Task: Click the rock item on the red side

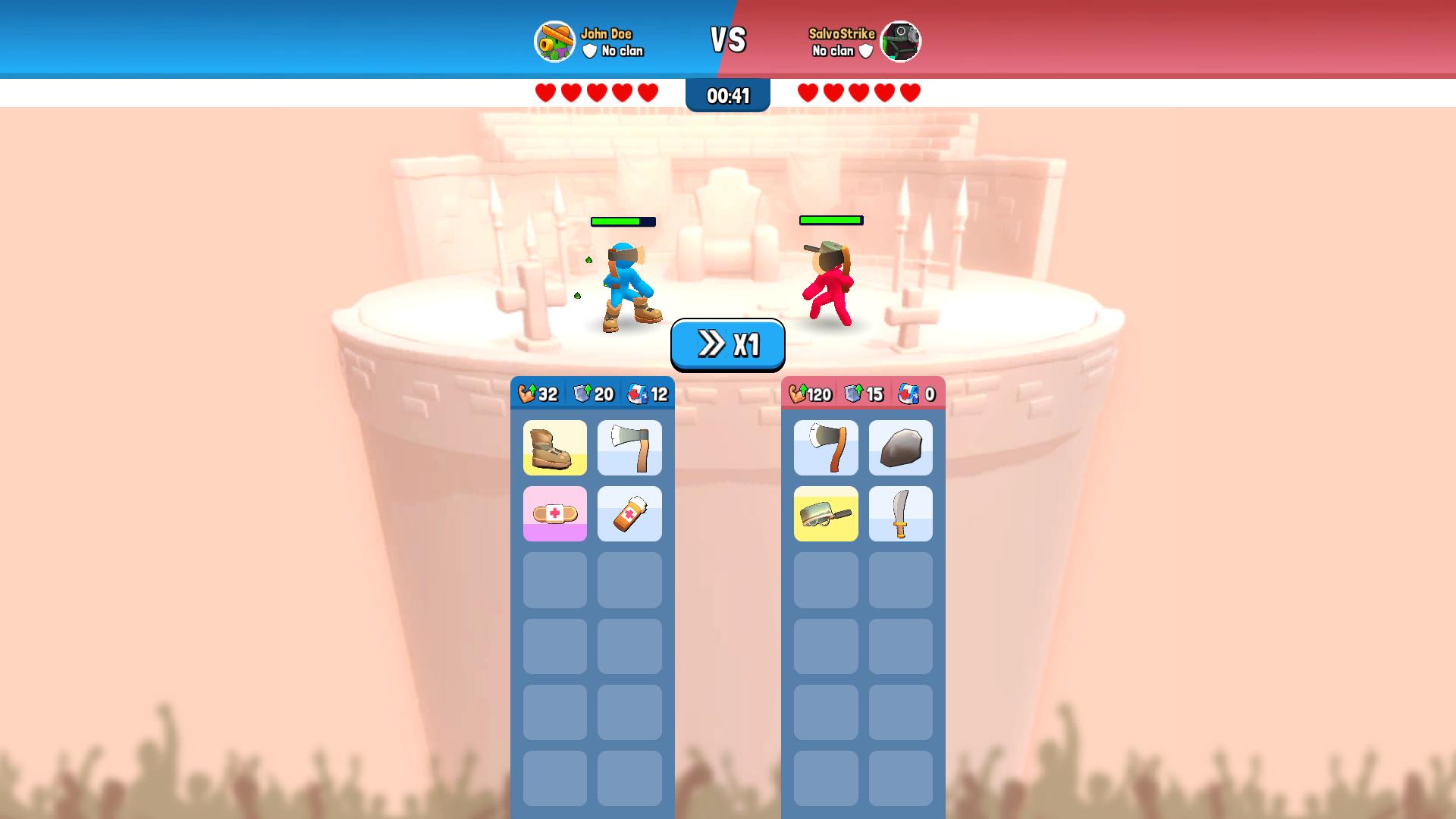Action: pos(902,447)
